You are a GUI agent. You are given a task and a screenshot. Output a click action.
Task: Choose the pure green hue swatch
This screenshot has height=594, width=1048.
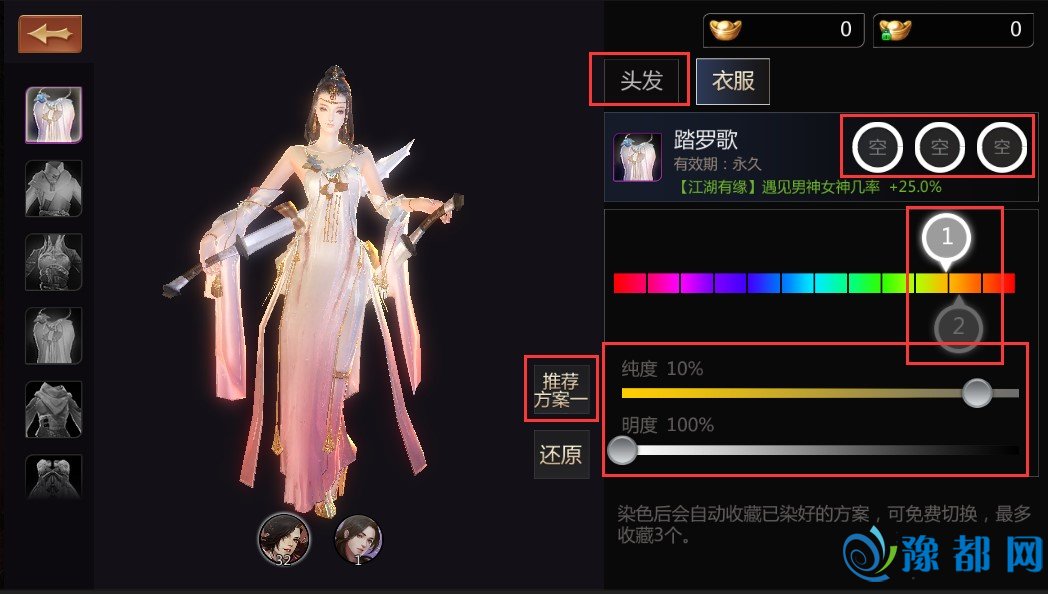point(864,283)
